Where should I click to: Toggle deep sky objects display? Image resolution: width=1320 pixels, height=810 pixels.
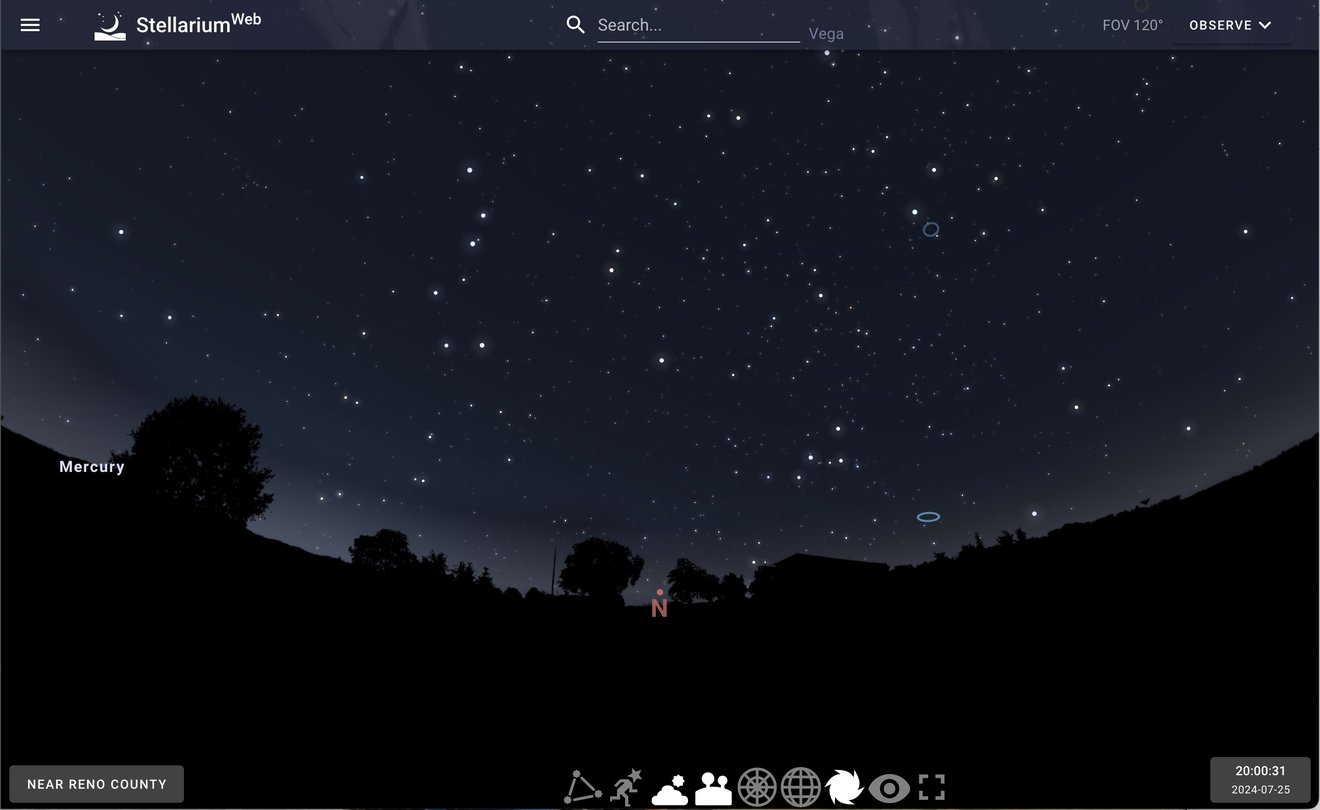coord(844,789)
